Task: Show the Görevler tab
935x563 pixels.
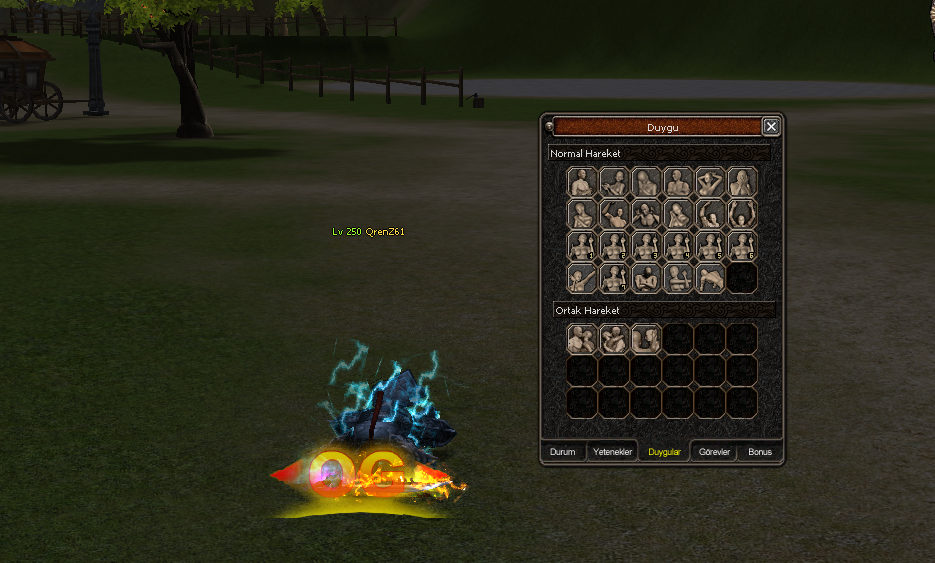Action: (714, 452)
